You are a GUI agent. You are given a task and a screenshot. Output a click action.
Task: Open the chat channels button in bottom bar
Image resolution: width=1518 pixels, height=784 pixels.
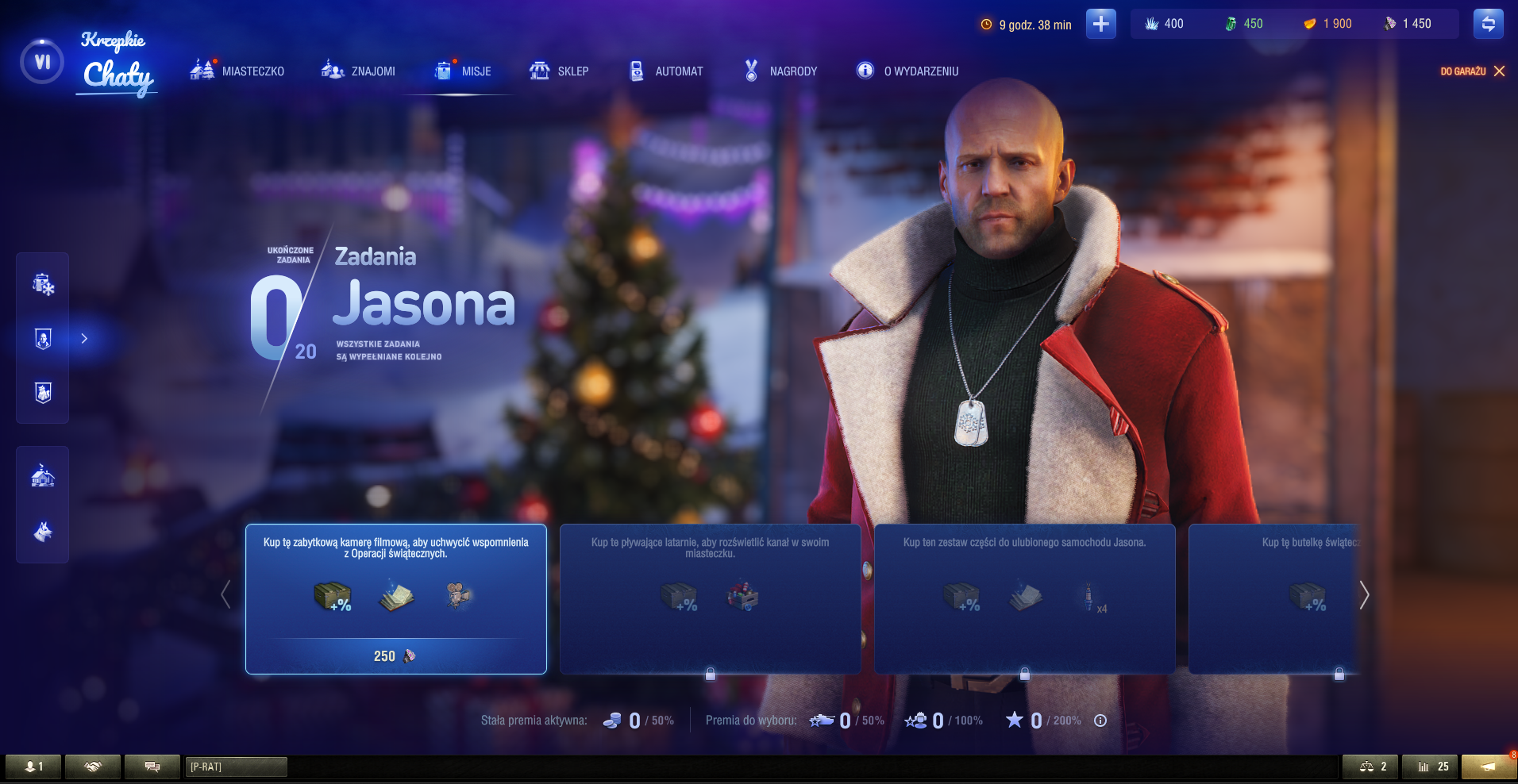(152, 767)
